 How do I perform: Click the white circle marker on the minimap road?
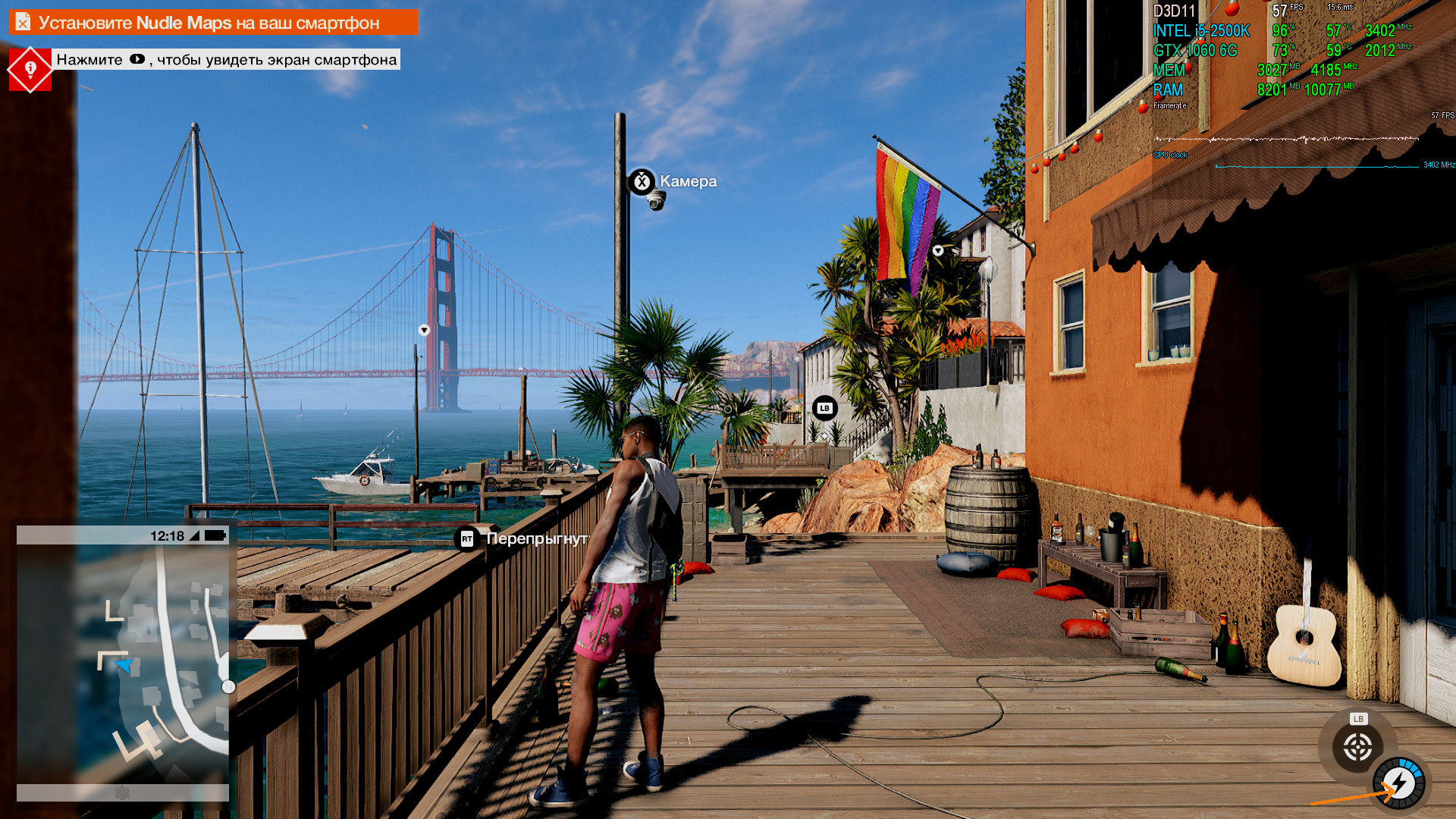228,687
